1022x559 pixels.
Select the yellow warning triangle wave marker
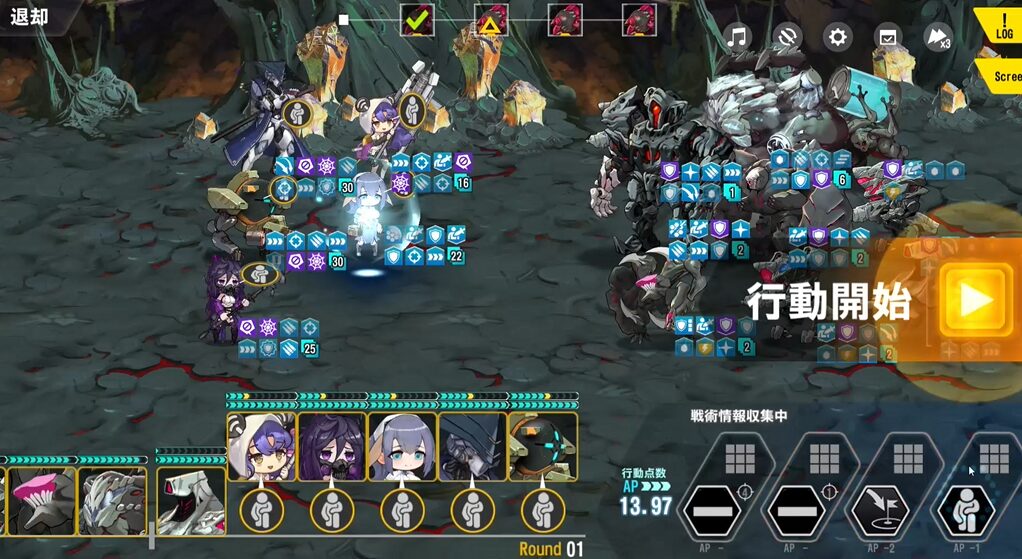491,19
